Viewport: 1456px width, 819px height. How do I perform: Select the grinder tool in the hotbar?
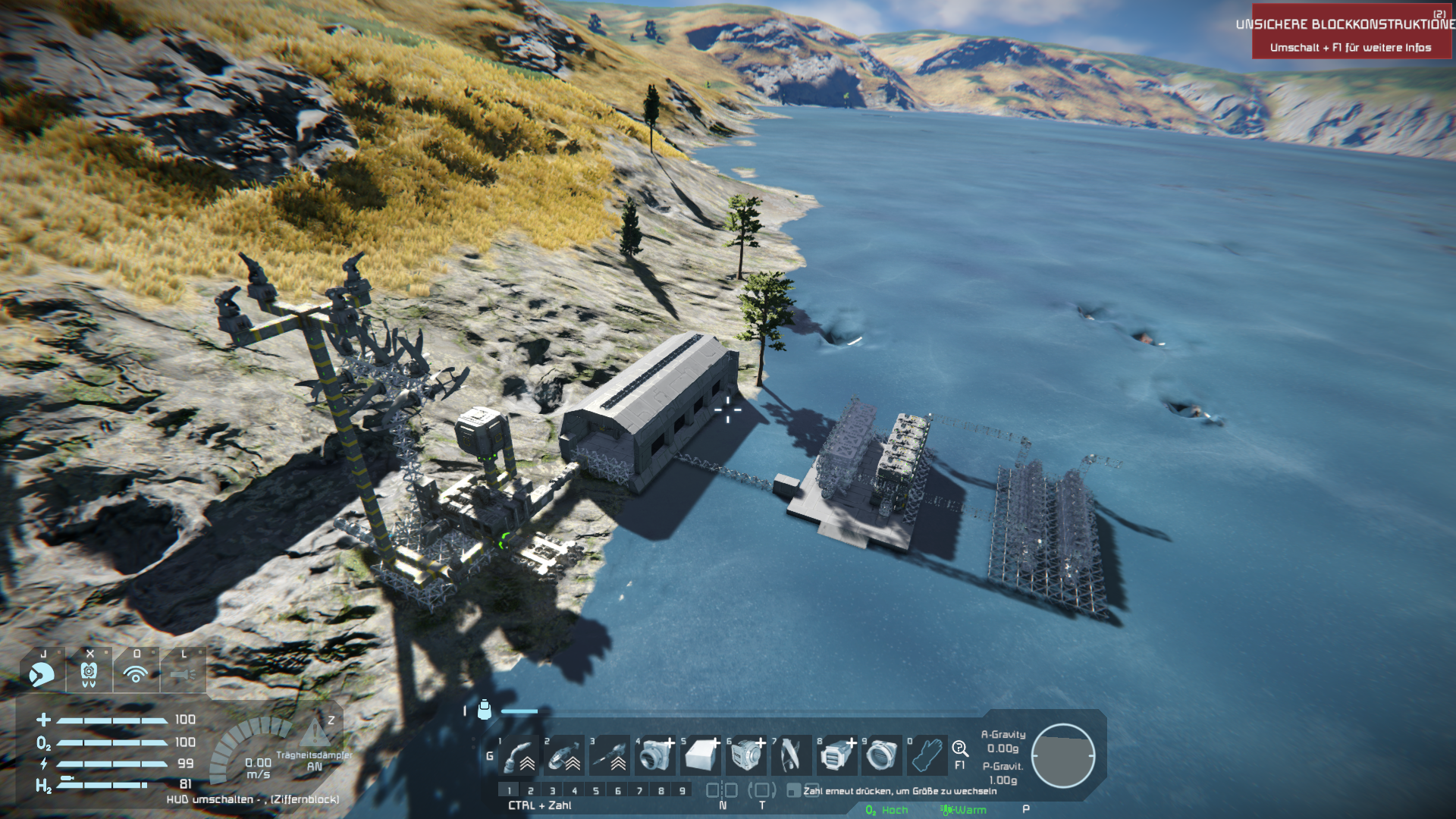[565, 755]
